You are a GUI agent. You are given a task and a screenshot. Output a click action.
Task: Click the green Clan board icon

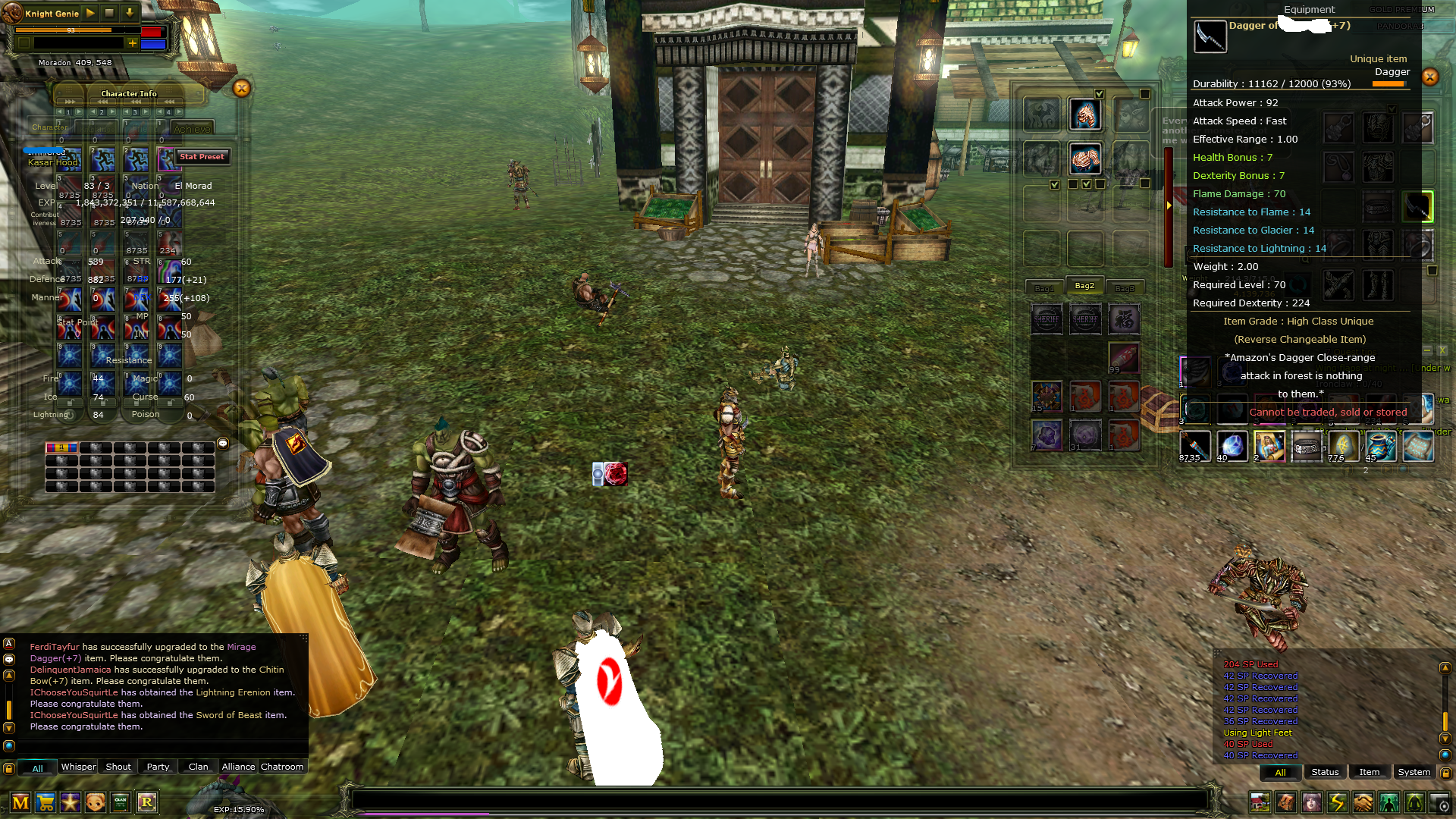point(121,802)
